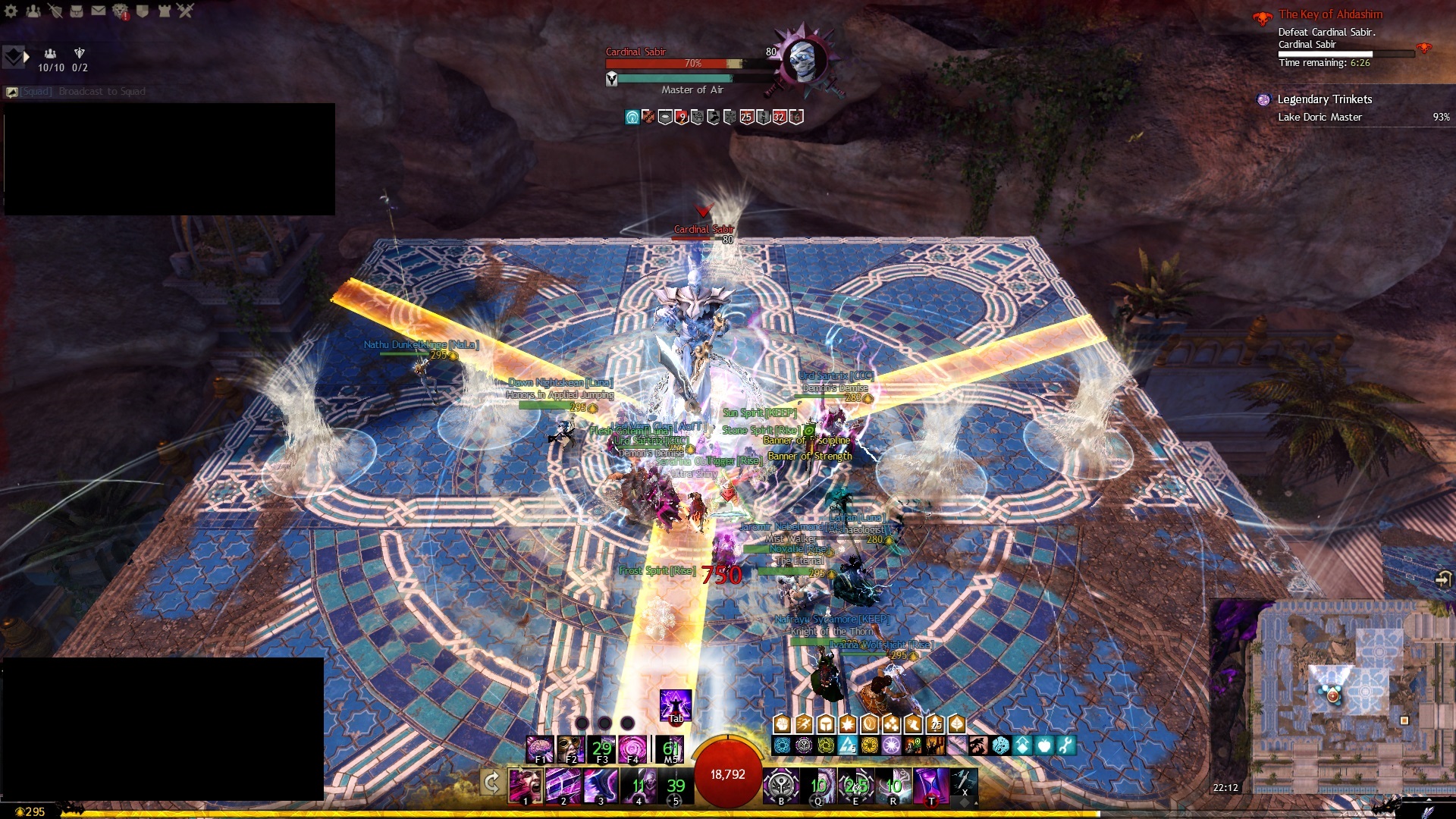Image resolution: width=1456 pixels, height=819 pixels.
Task: Expand the squad panel arrow
Action: point(27,56)
